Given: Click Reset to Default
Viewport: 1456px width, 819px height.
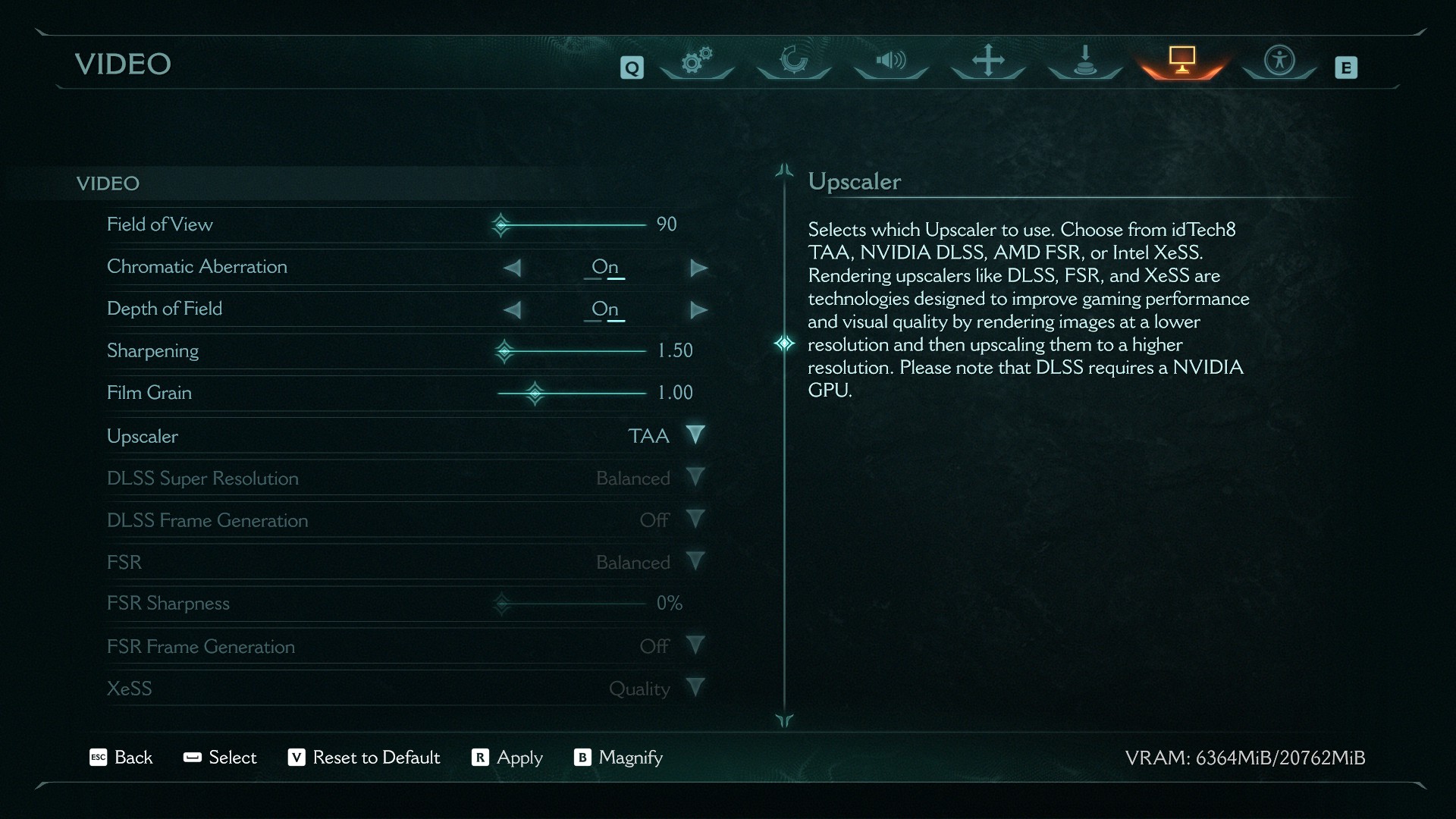Looking at the screenshot, I should [x=364, y=758].
